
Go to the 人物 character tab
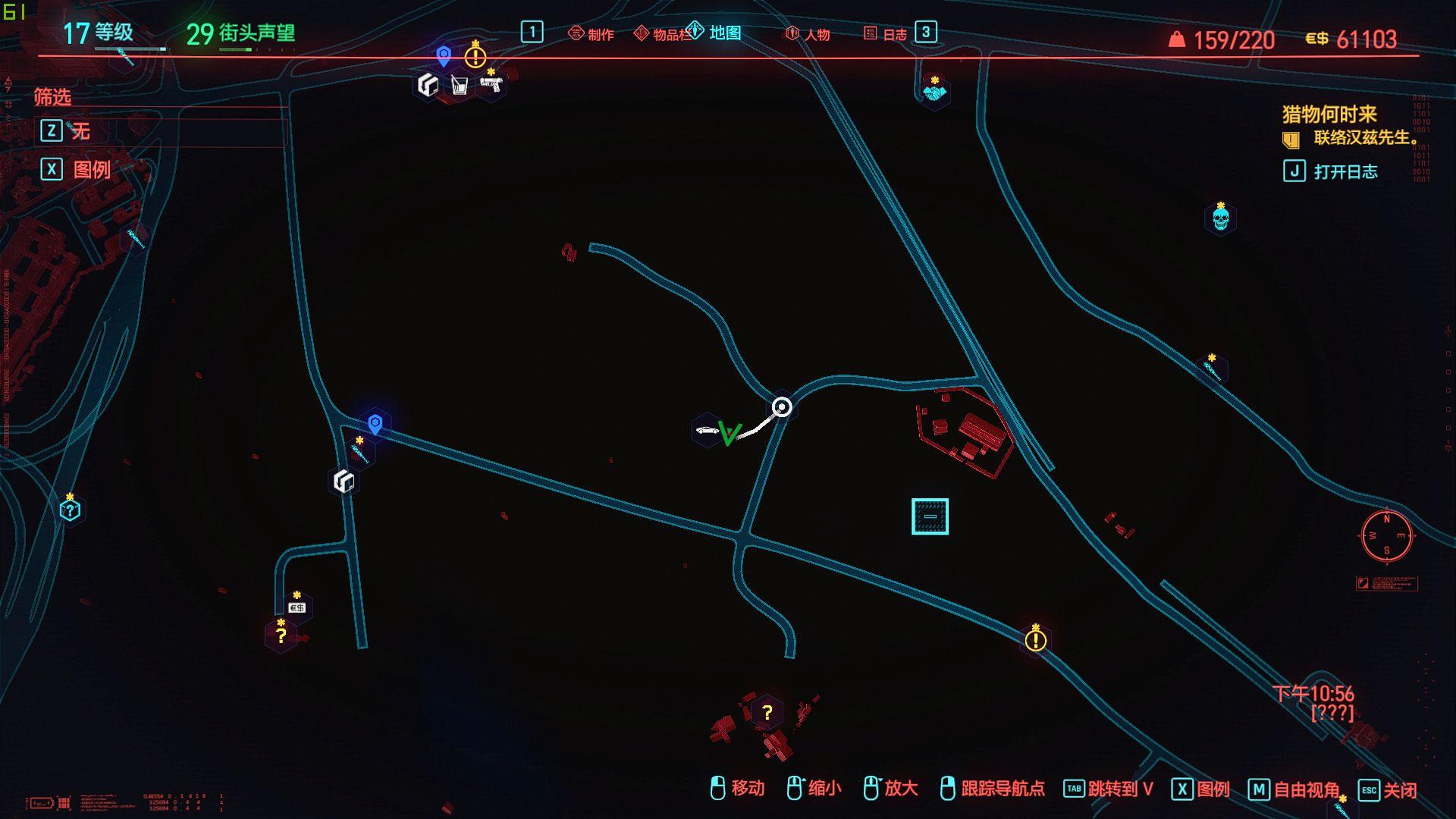click(808, 34)
